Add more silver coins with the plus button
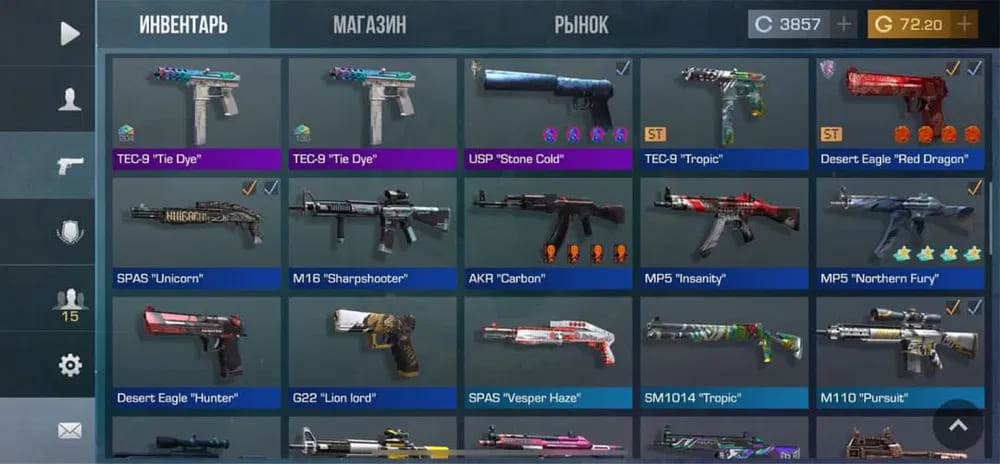This screenshot has width=1000, height=464. [x=844, y=24]
